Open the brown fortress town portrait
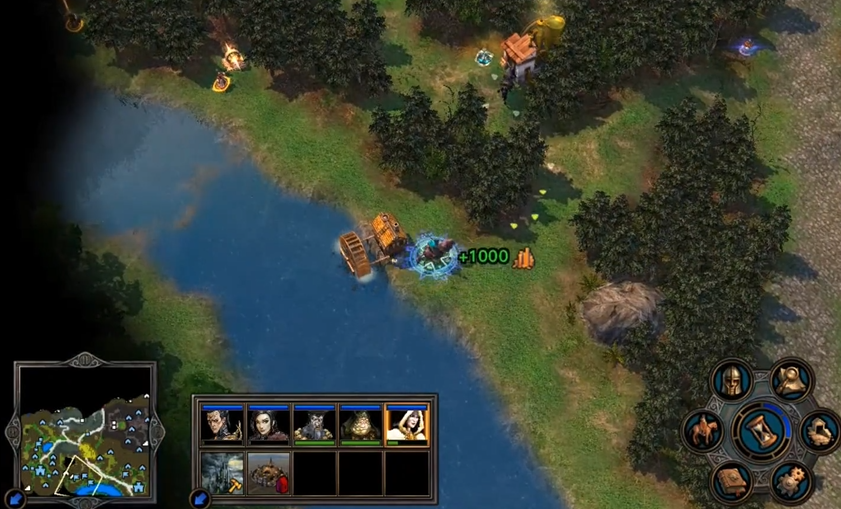 tap(268, 473)
